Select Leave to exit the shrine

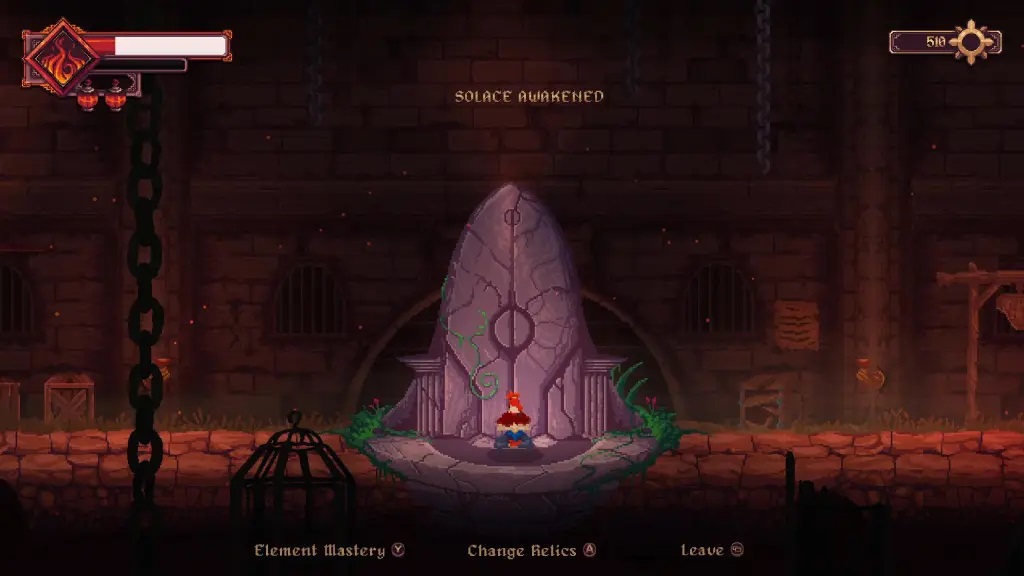click(711, 550)
